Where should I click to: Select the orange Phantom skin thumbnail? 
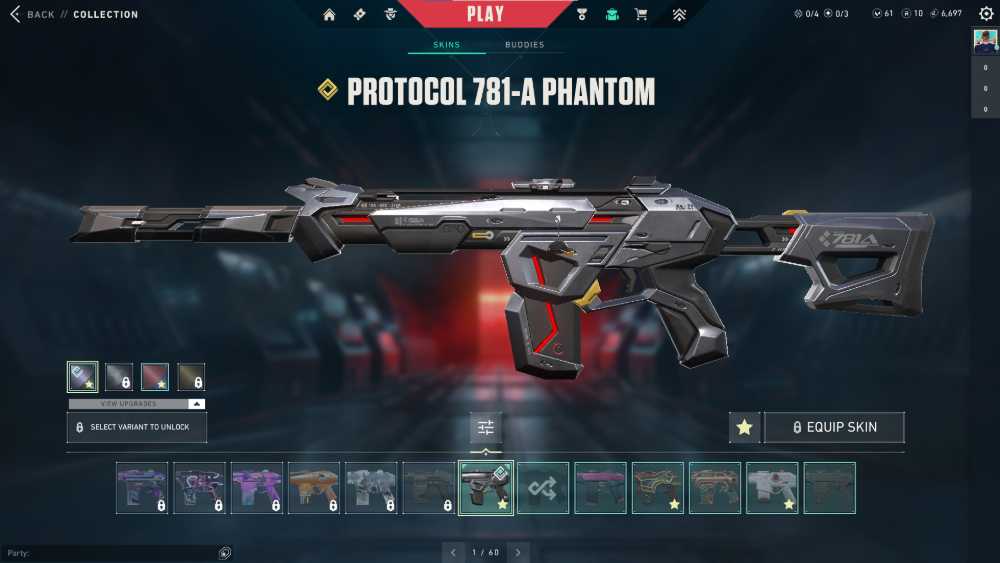[314, 488]
